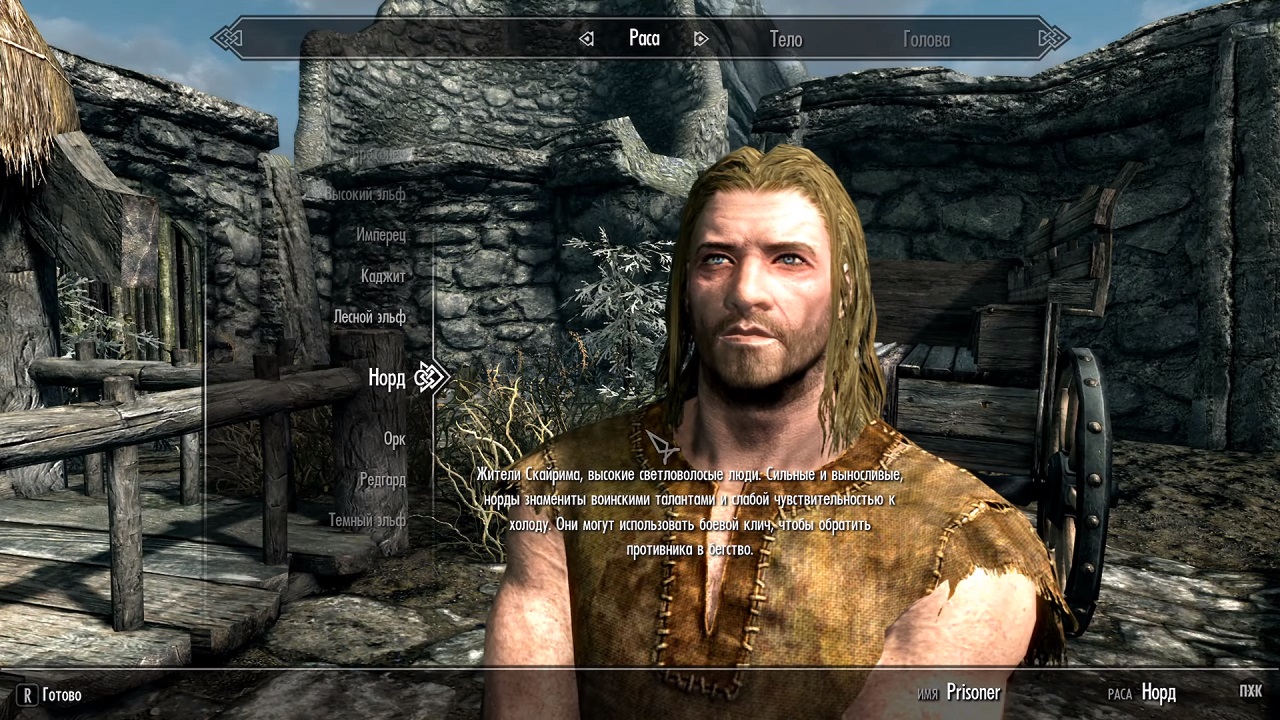Choose the Редгард race

coord(382,480)
